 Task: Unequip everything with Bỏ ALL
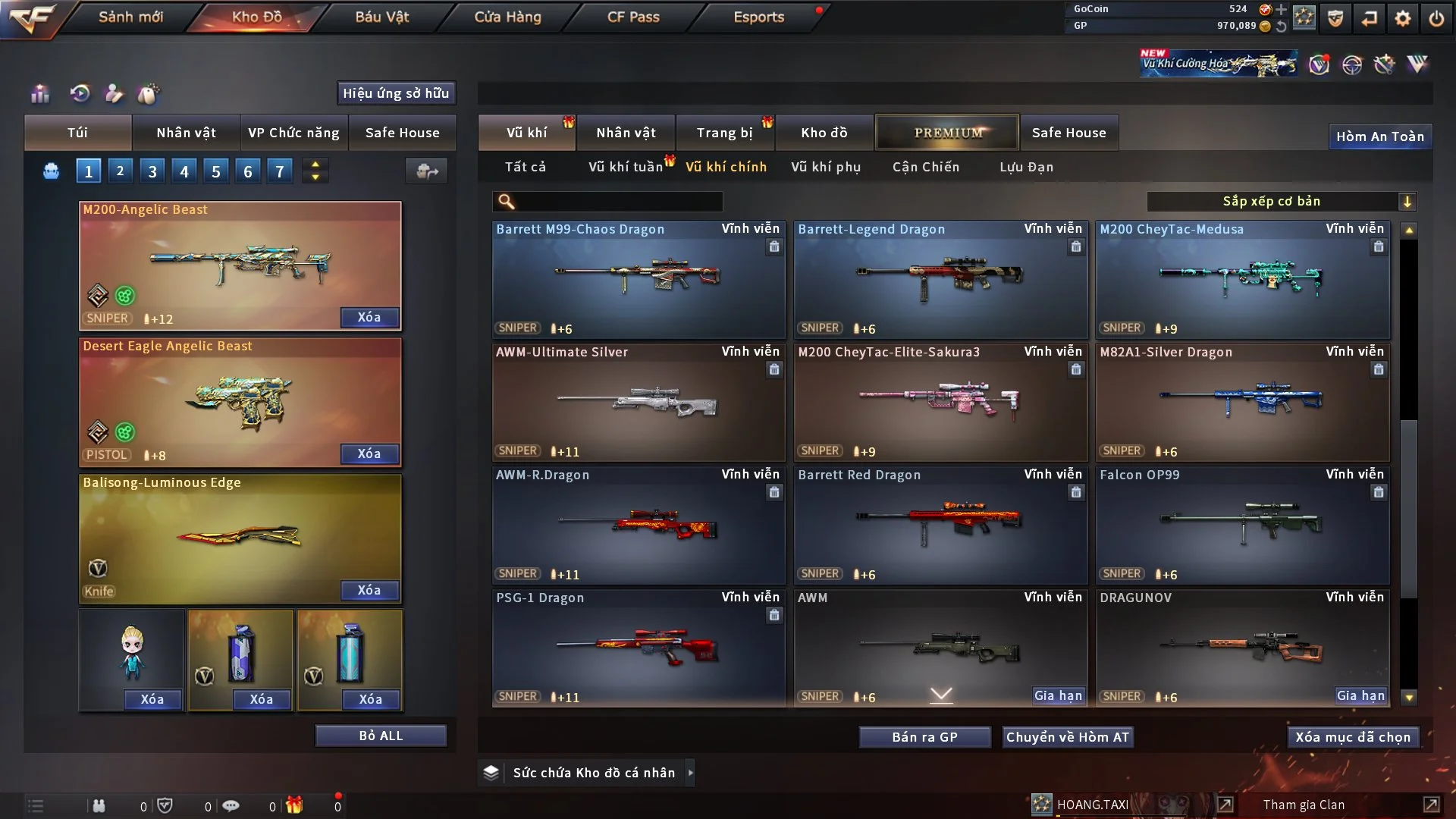(381, 736)
